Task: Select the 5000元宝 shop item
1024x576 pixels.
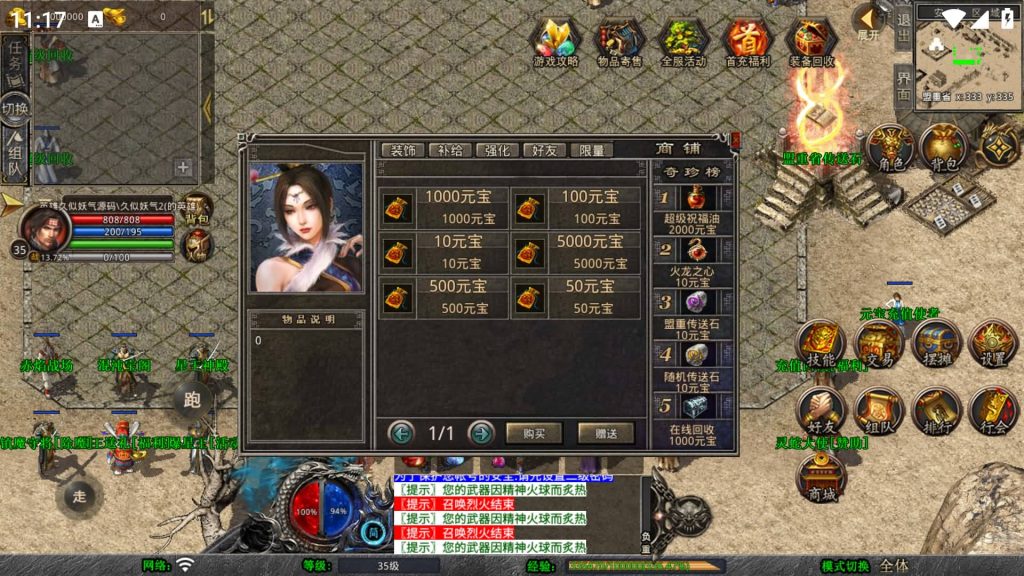Action: [x=577, y=251]
